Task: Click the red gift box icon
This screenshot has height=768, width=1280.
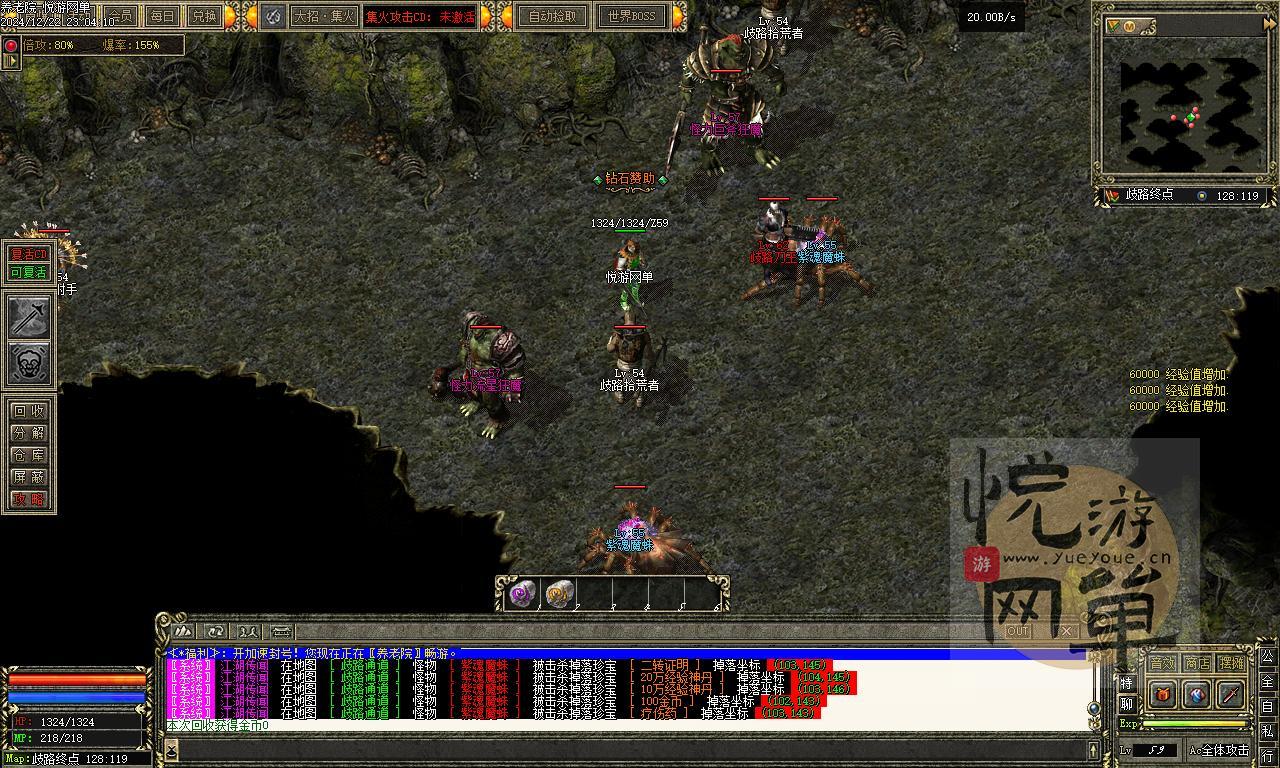Action: point(1162,693)
